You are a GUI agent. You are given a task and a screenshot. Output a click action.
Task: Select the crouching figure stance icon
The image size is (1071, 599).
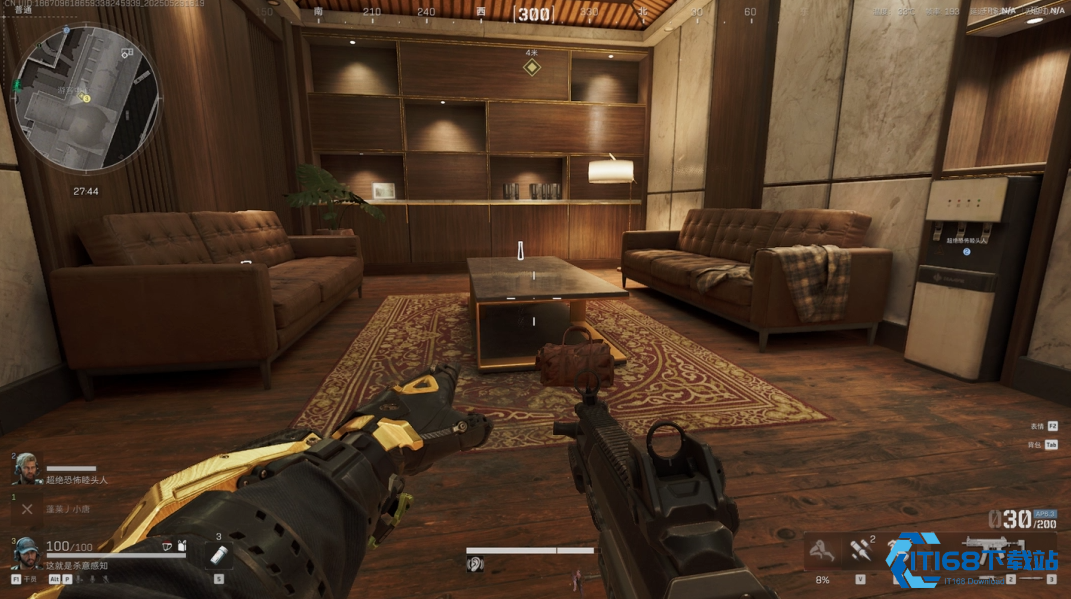pyautogui.click(x=822, y=550)
